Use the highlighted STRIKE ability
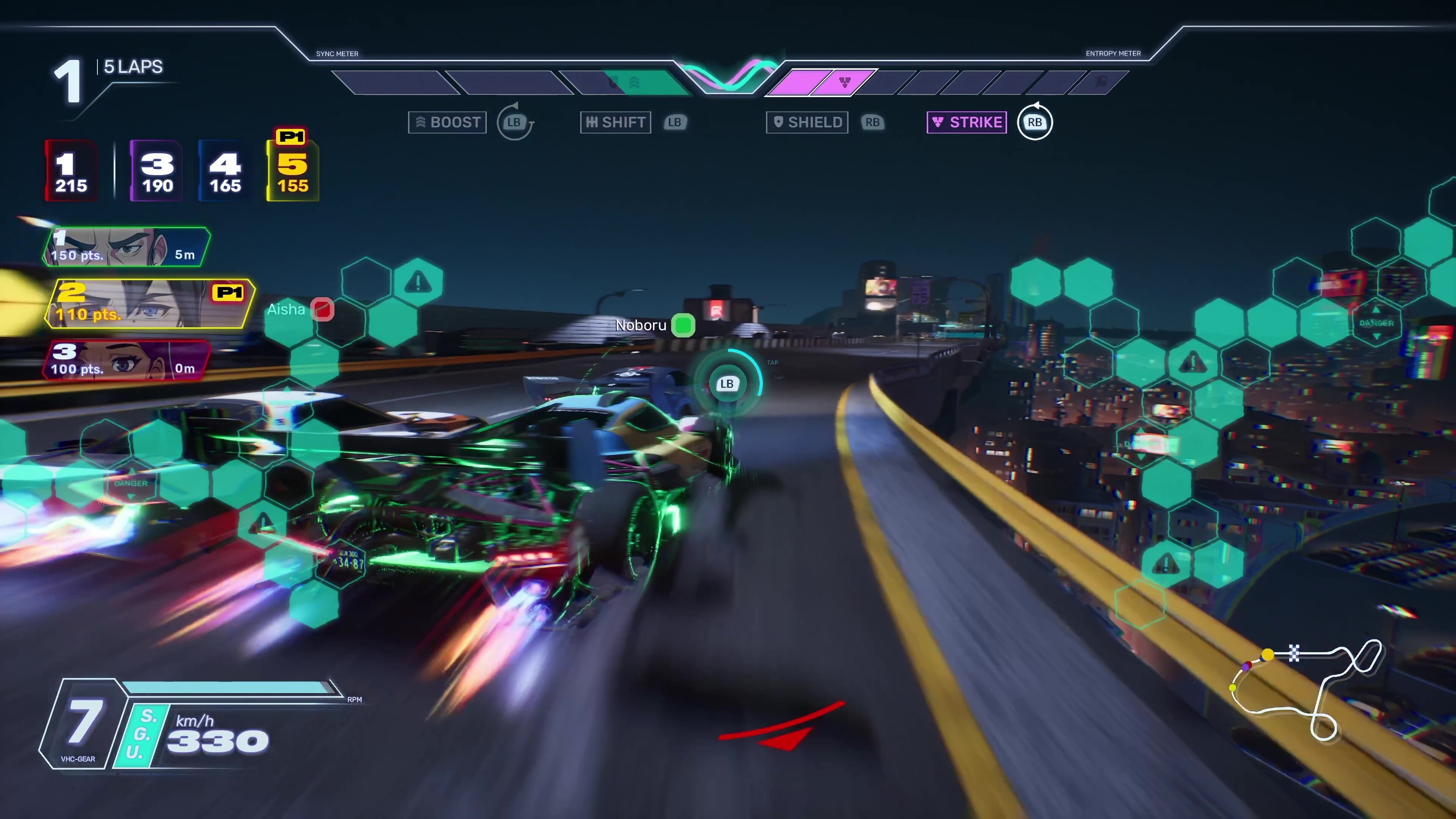 [x=966, y=122]
